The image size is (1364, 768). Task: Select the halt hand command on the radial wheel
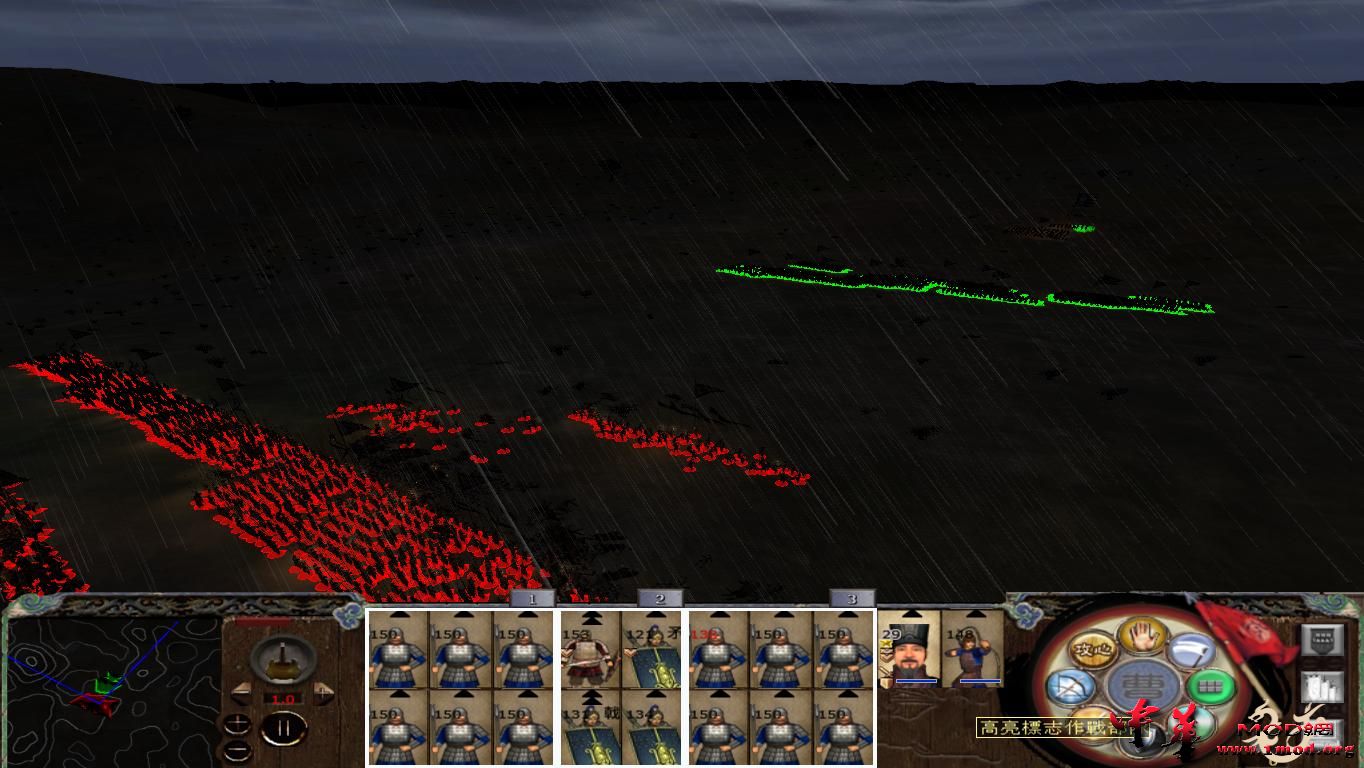[1141, 638]
